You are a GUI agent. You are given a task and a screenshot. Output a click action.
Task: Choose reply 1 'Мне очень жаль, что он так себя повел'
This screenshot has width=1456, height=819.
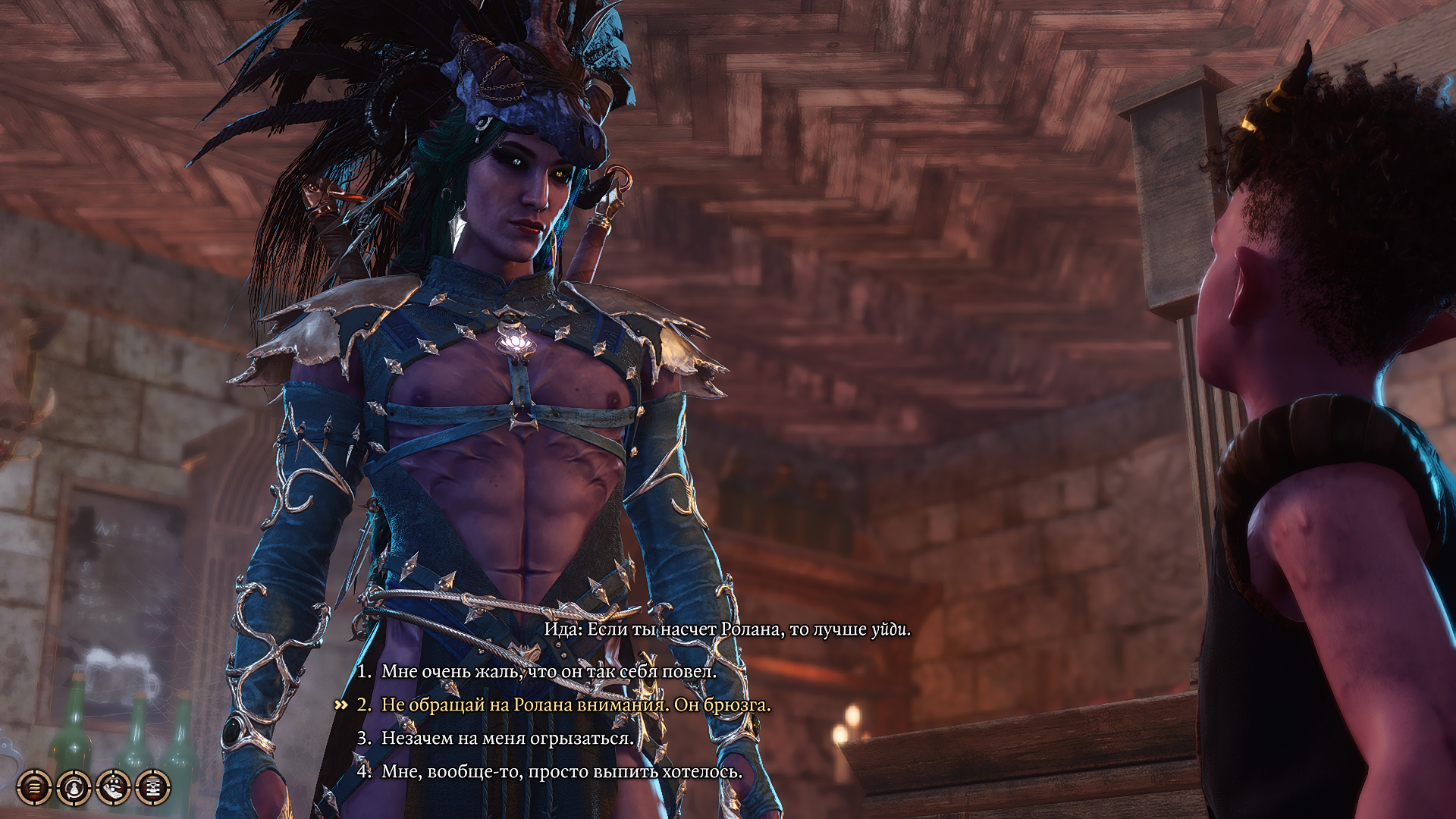pyautogui.click(x=538, y=672)
